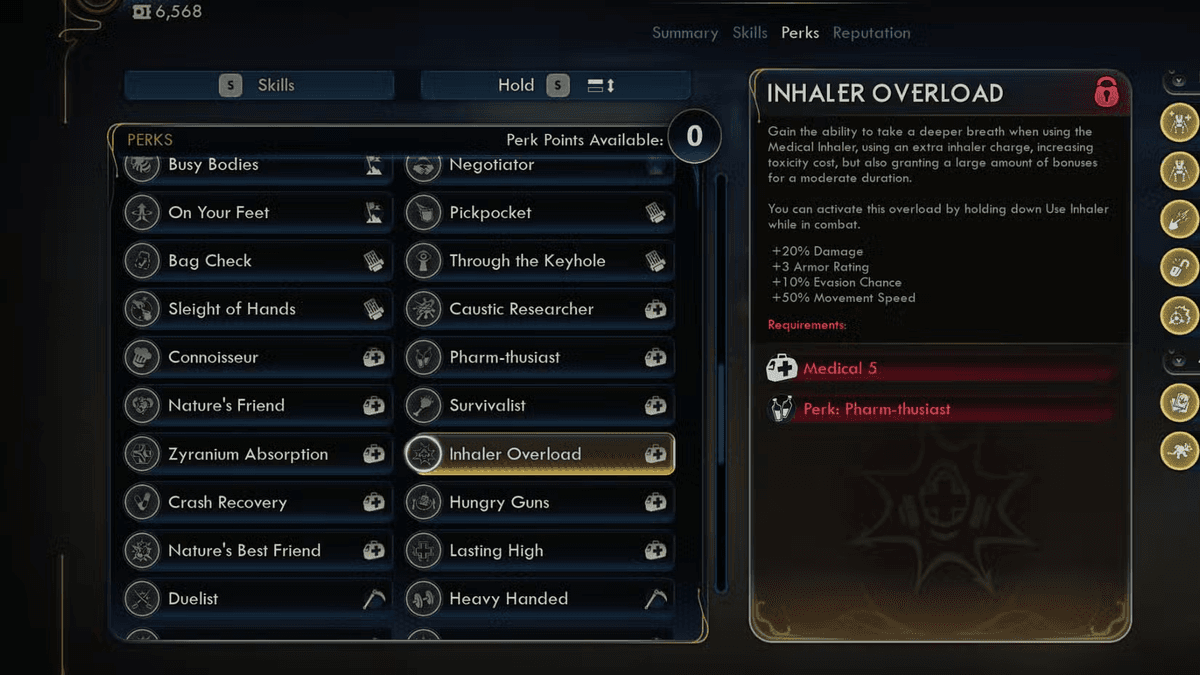The width and height of the screenshot is (1200, 675).
Task: Open the Skills tab at top
Action: (x=750, y=33)
